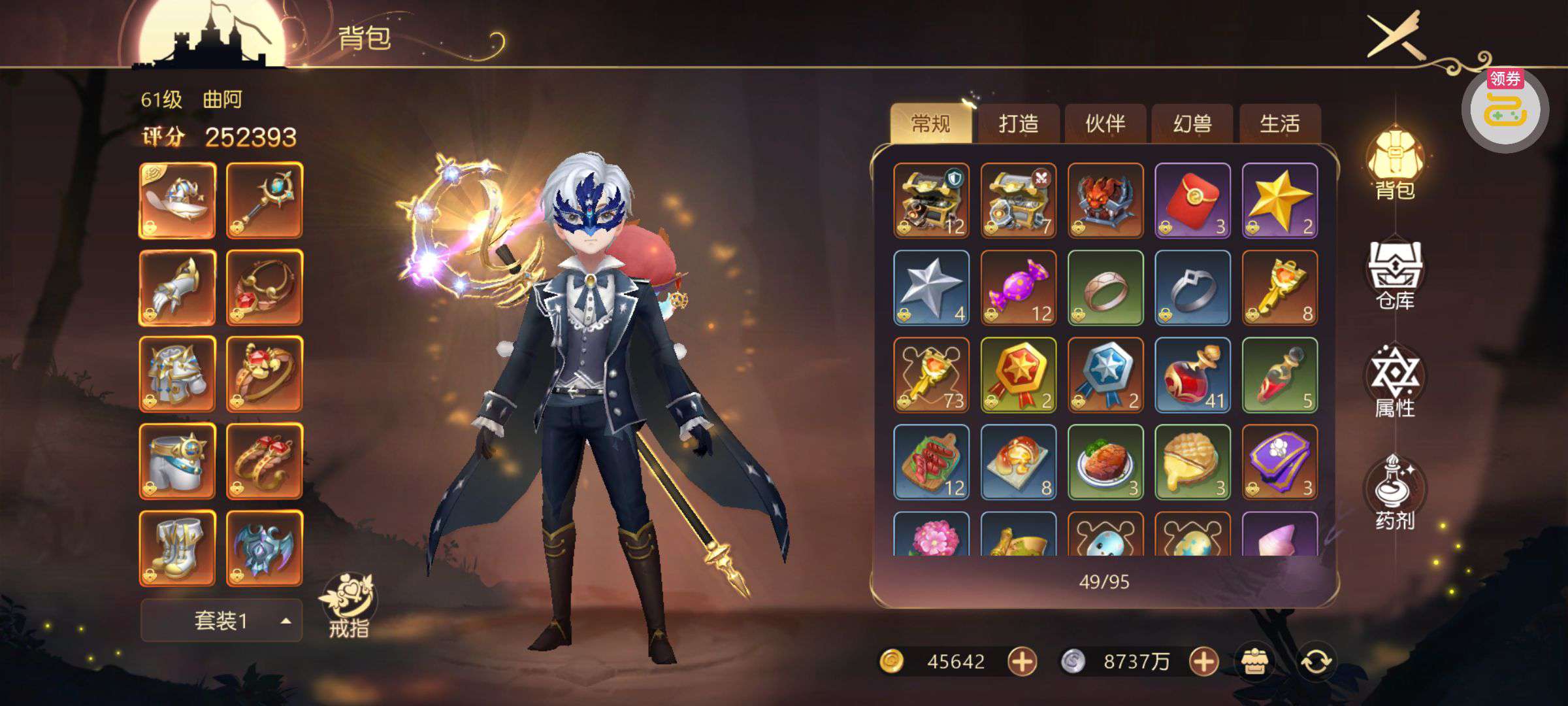Sort the backpack with refresh arrows icon
This screenshot has height=706, width=1568.
1316,662
